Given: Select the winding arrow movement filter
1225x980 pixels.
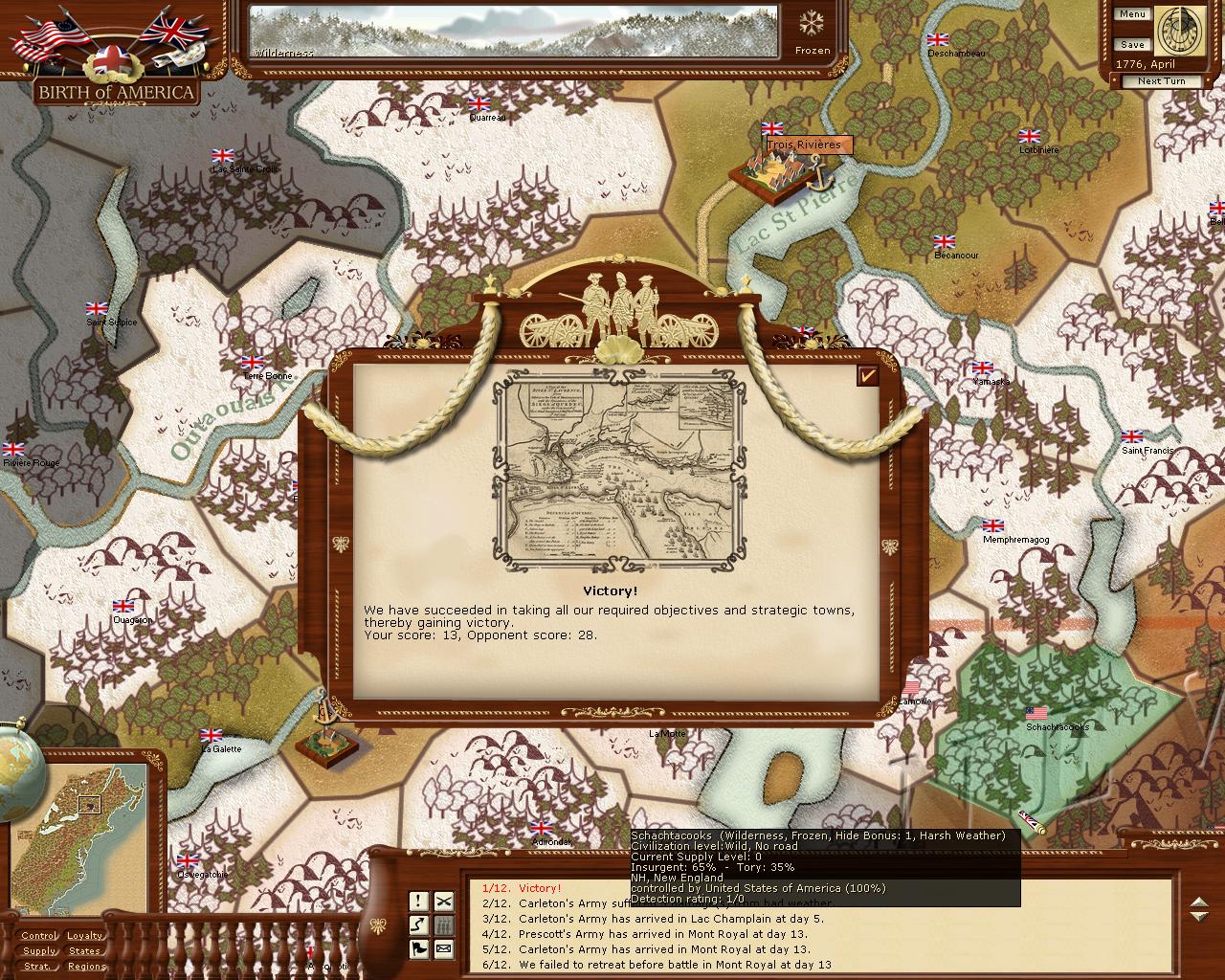Looking at the screenshot, I should (x=419, y=924).
